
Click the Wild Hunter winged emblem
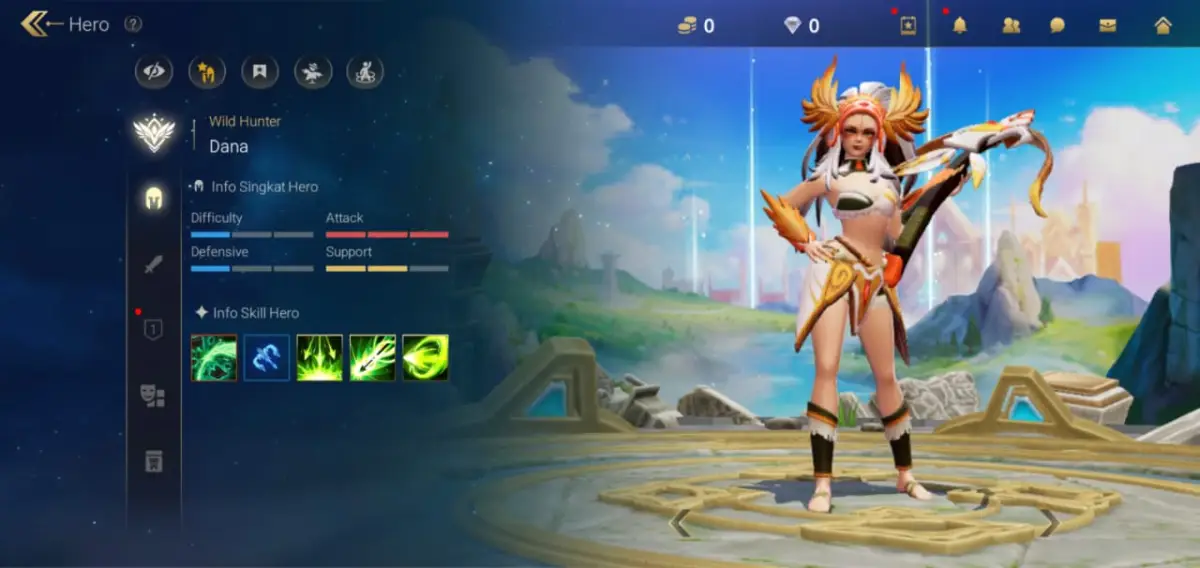(x=154, y=134)
